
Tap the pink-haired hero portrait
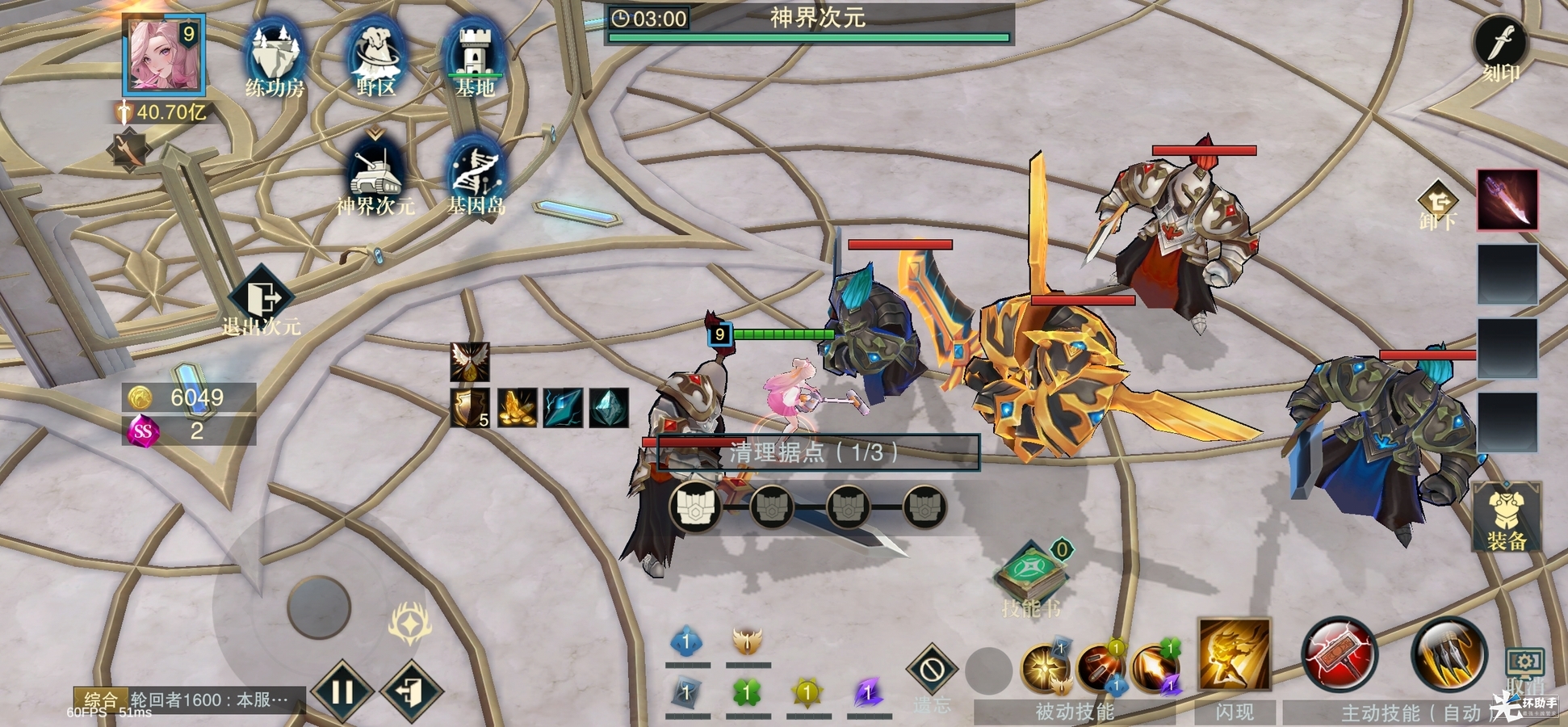pos(162,55)
